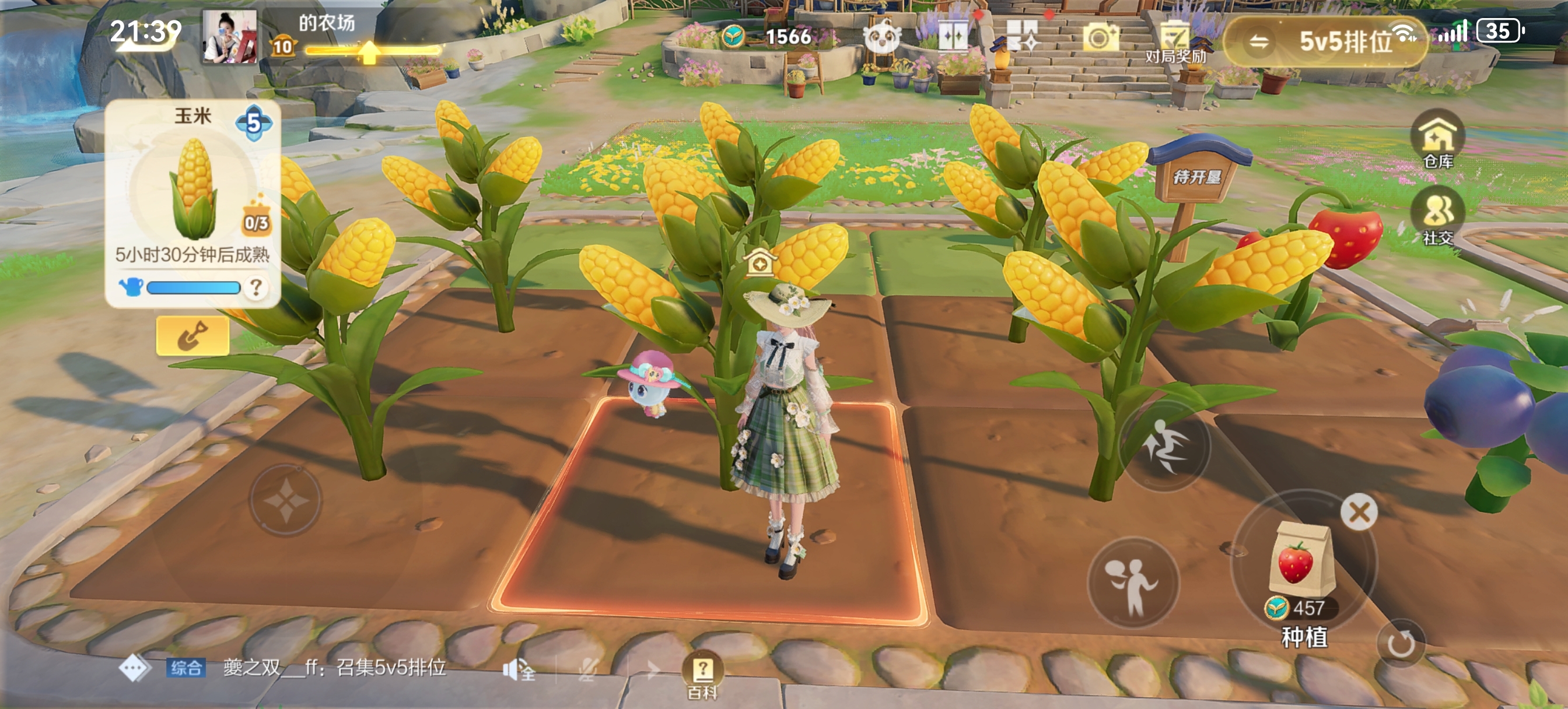Click the shovel button under the corn card
The height and width of the screenshot is (709, 1568).
click(192, 335)
